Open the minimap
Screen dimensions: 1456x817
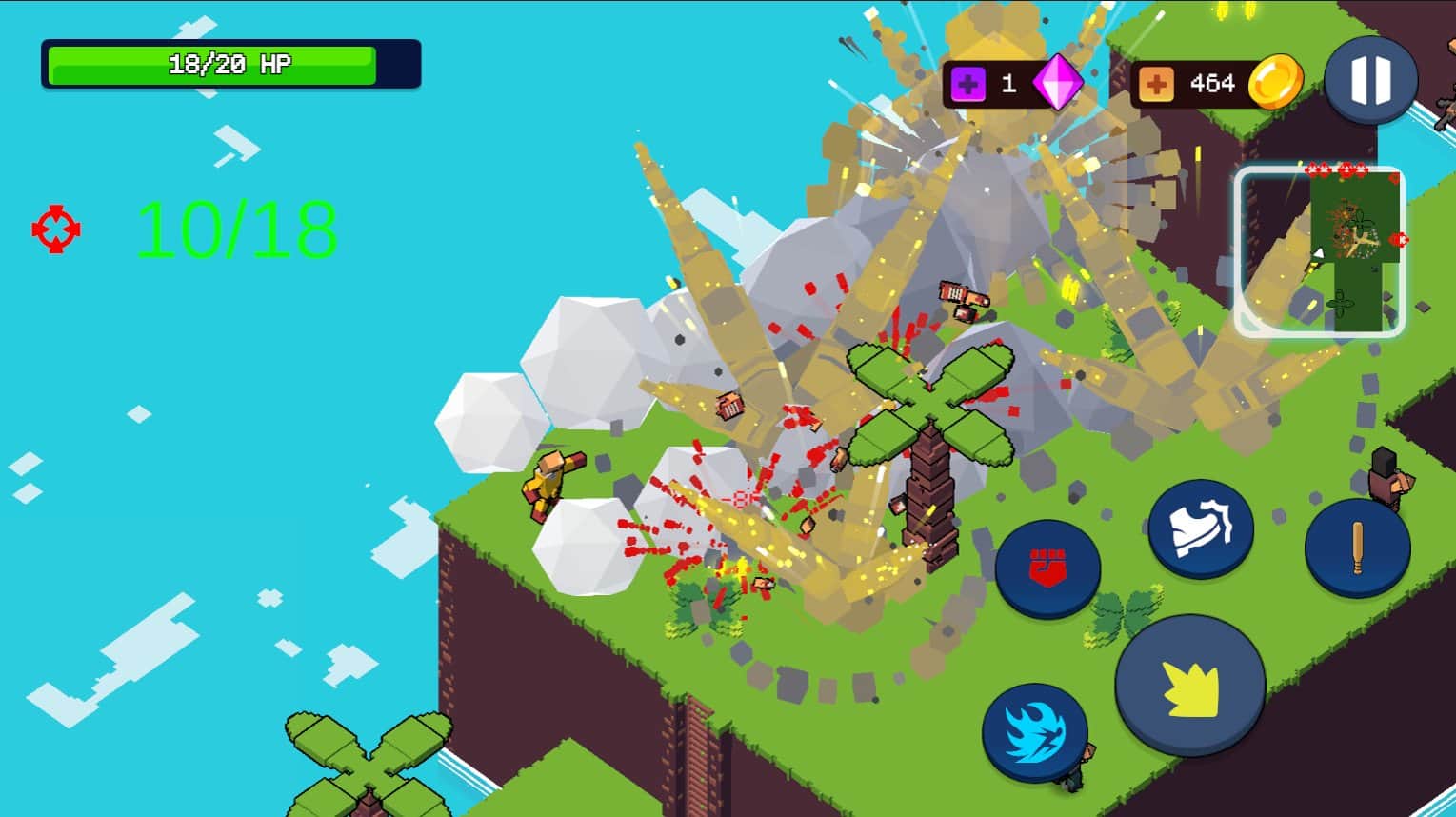pos(1319,251)
